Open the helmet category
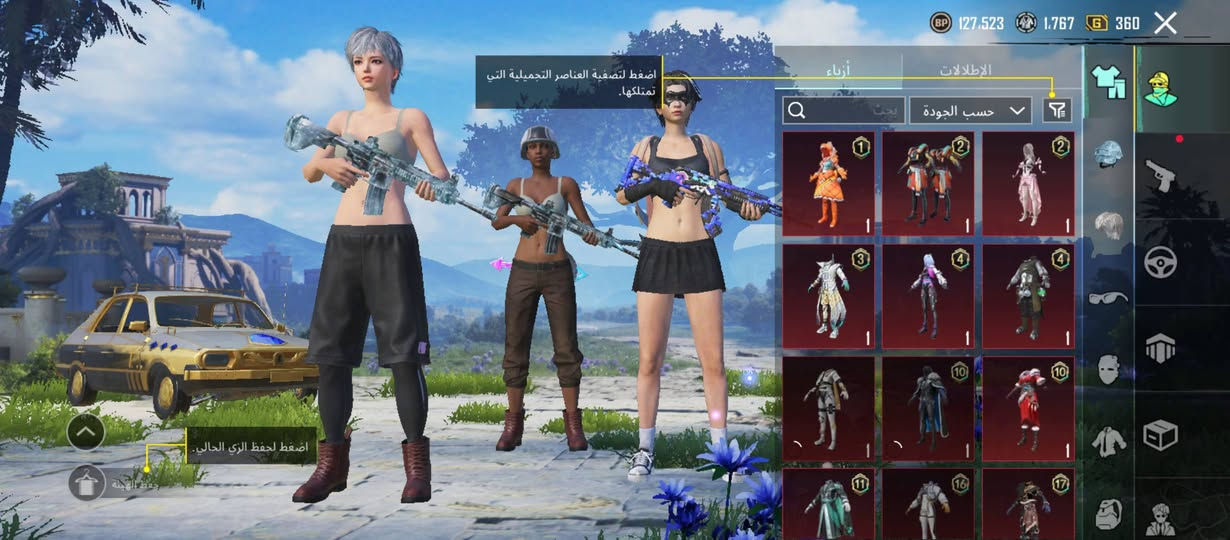The image size is (1230, 540). tap(1108, 153)
